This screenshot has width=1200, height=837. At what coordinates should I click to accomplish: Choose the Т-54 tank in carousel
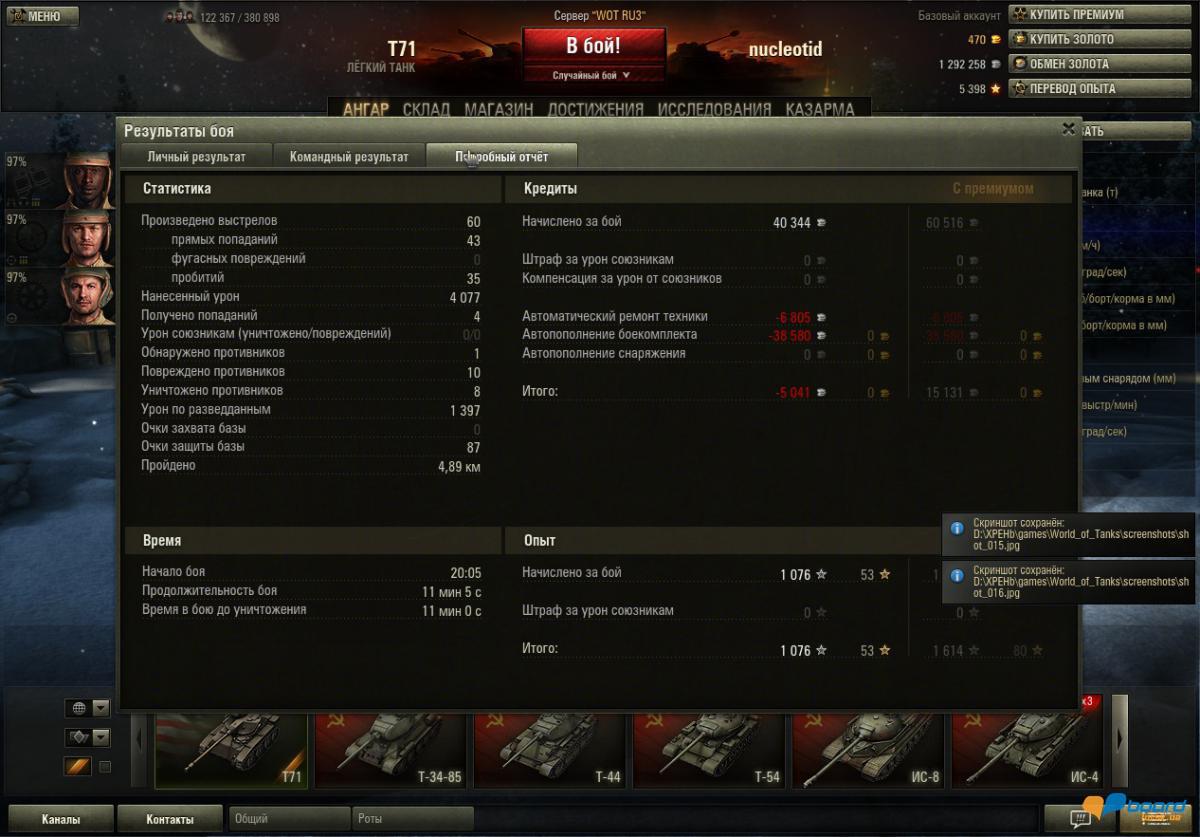pyautogui.click(x=708, y=750)
